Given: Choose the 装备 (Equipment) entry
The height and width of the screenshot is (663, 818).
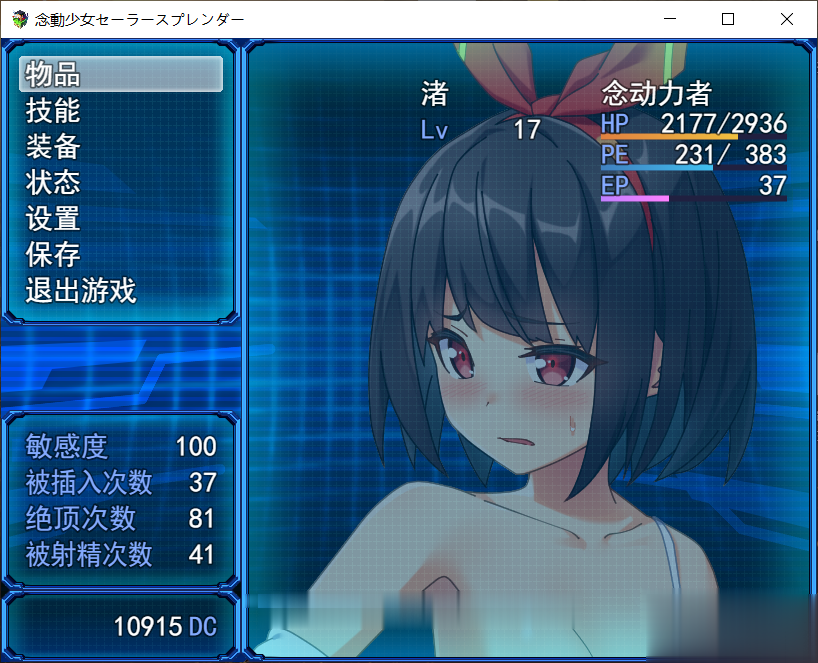Looking at the screenshot, I should 120,147.
